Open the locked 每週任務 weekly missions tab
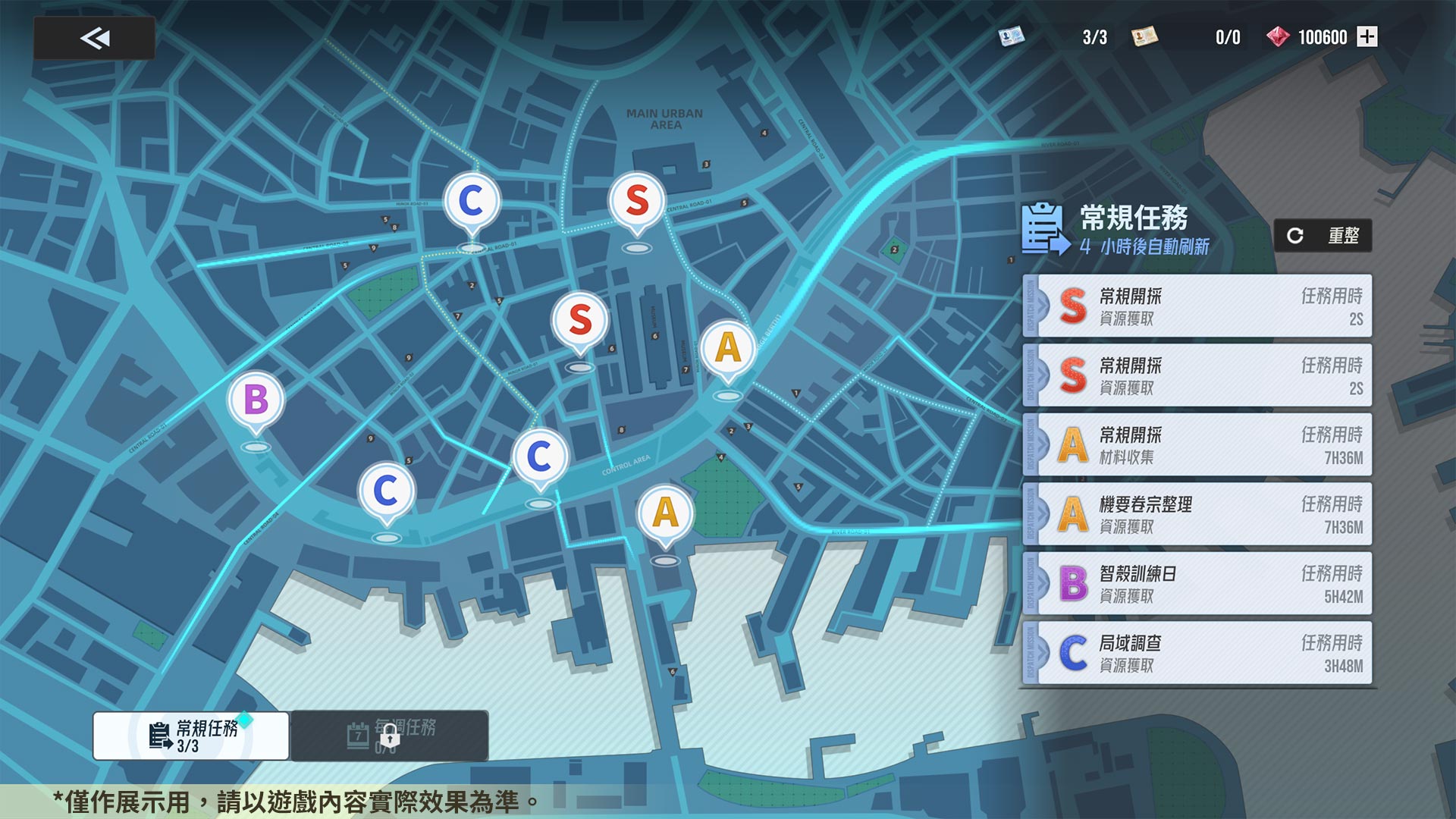 pyautogui.click(x=391, y=736)
